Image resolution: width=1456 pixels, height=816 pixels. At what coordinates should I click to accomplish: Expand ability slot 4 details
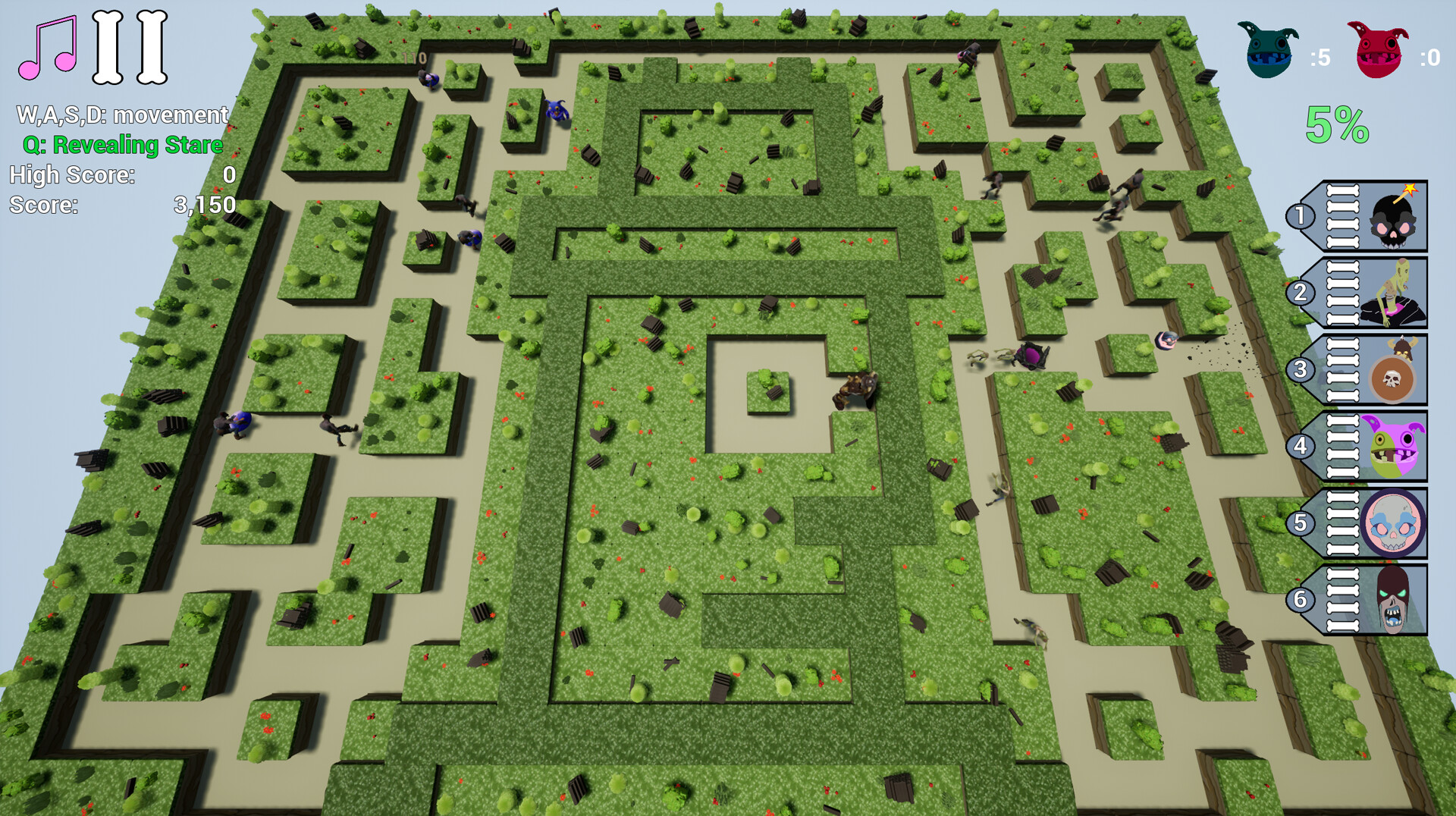coord(1301,444)
